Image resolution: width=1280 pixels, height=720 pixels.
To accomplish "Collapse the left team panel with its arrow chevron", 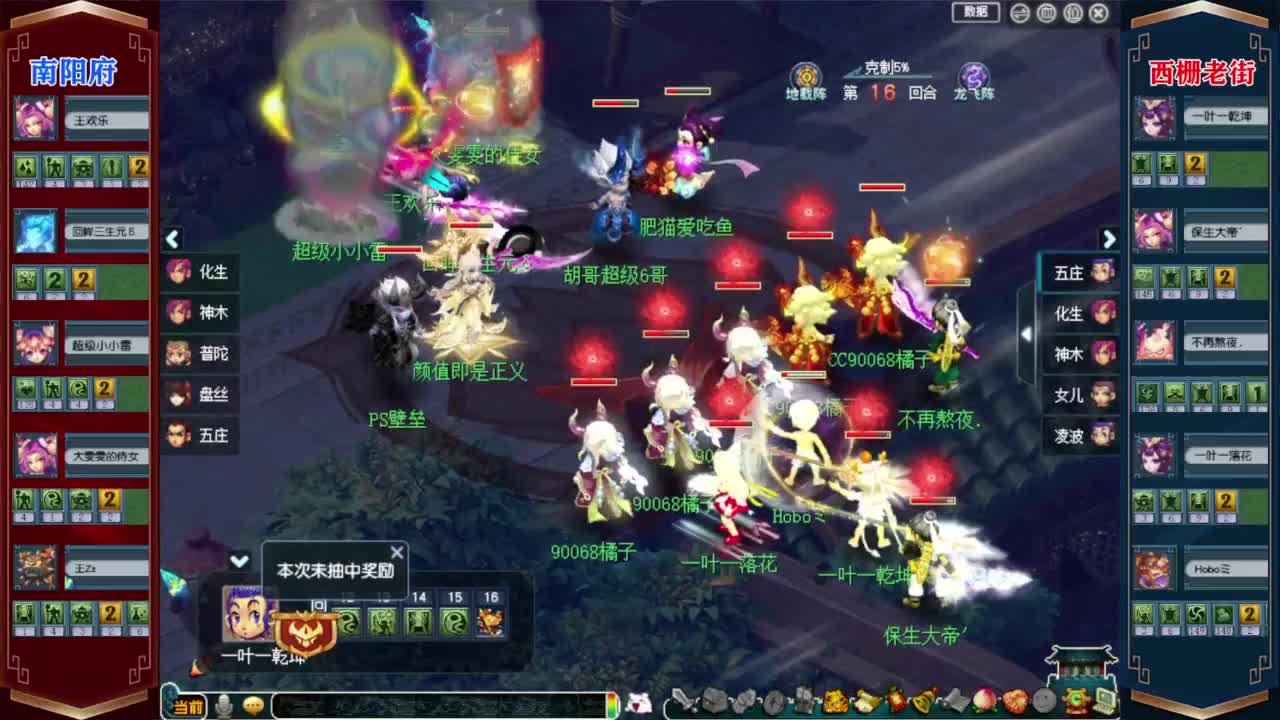I will point(173,240).
